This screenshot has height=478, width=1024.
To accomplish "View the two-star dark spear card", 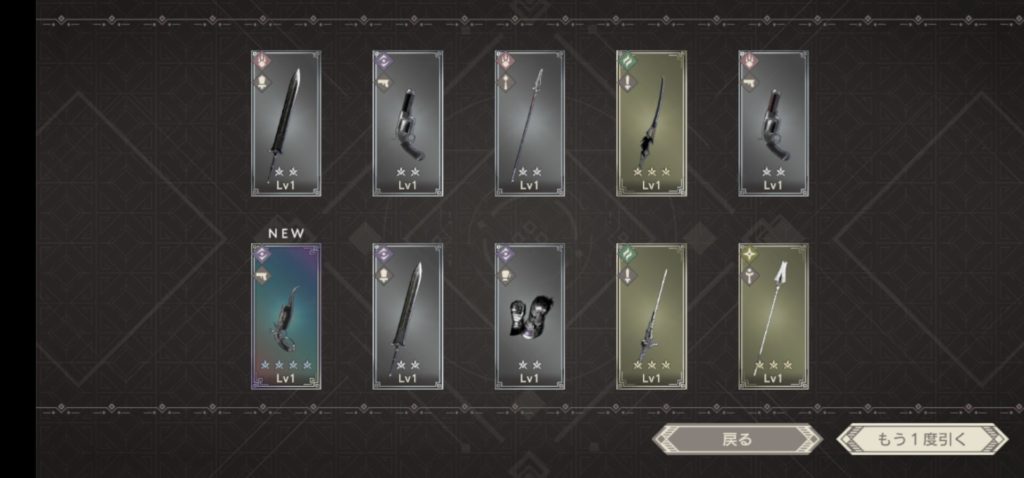I will (x=529, y=123).
